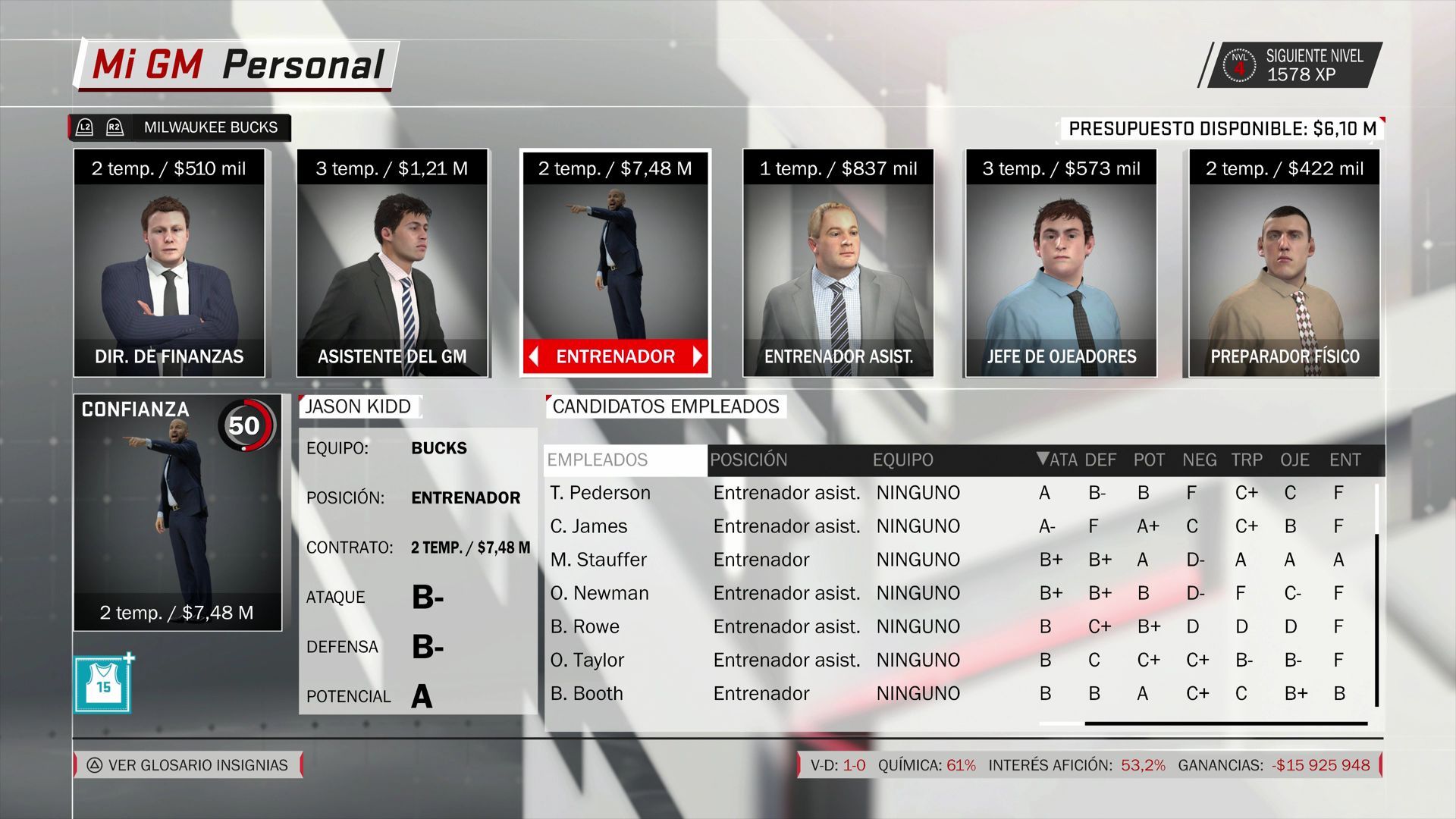Pick the Preparador Físico staff card
This screenshot has height=819, width=1456.
1284,262
